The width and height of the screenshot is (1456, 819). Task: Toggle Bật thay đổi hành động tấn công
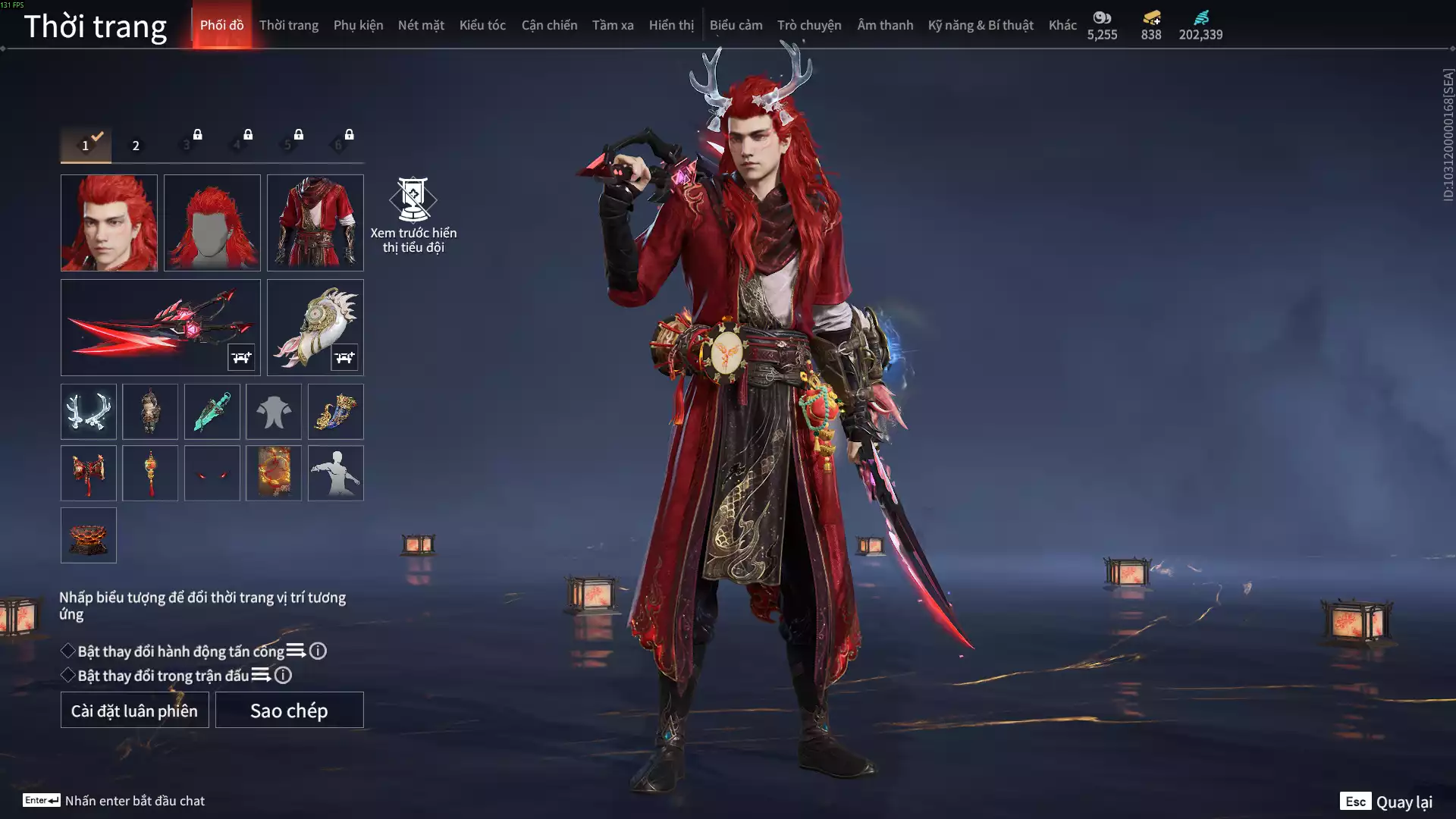pos(68,651)
